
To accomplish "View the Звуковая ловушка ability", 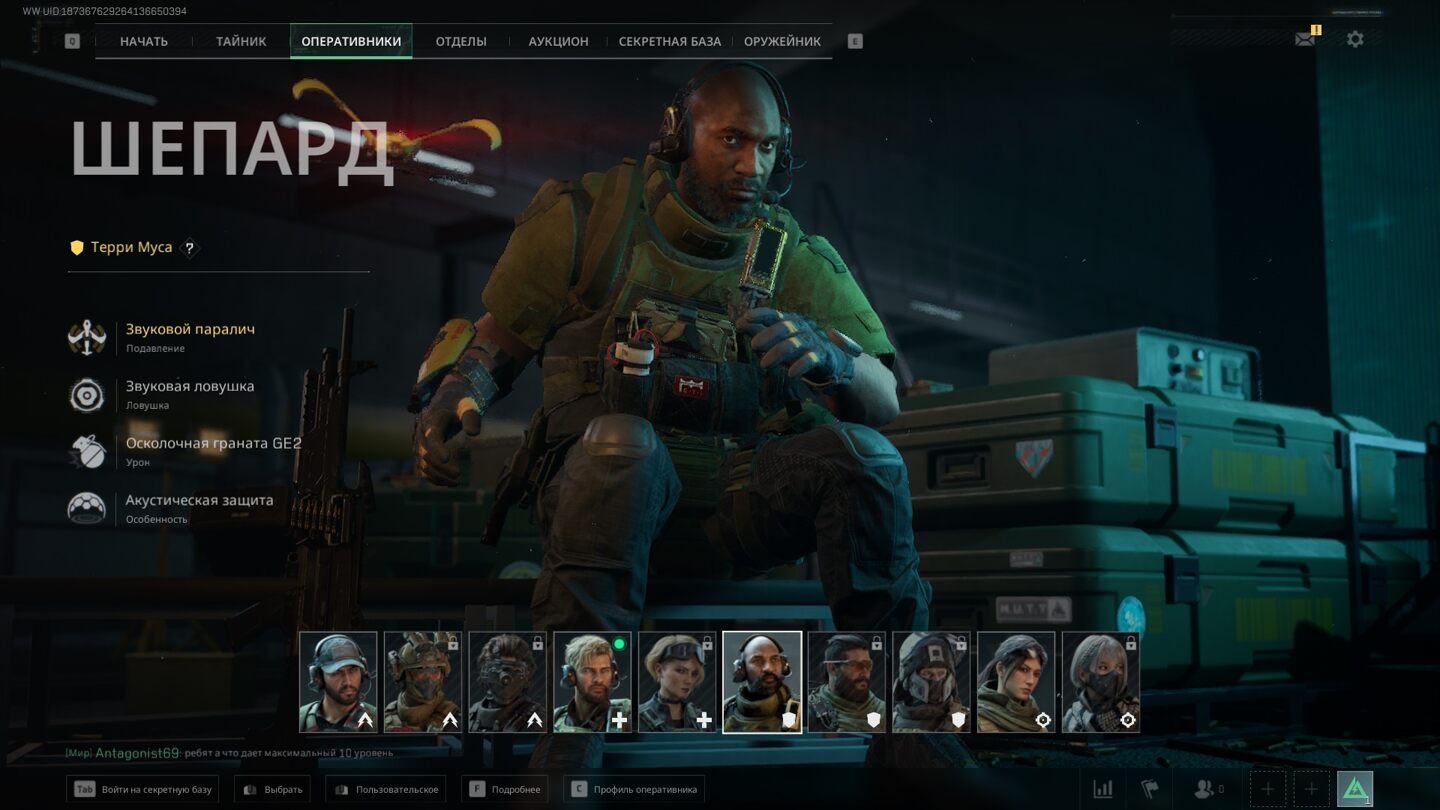I will click(190, 387).
